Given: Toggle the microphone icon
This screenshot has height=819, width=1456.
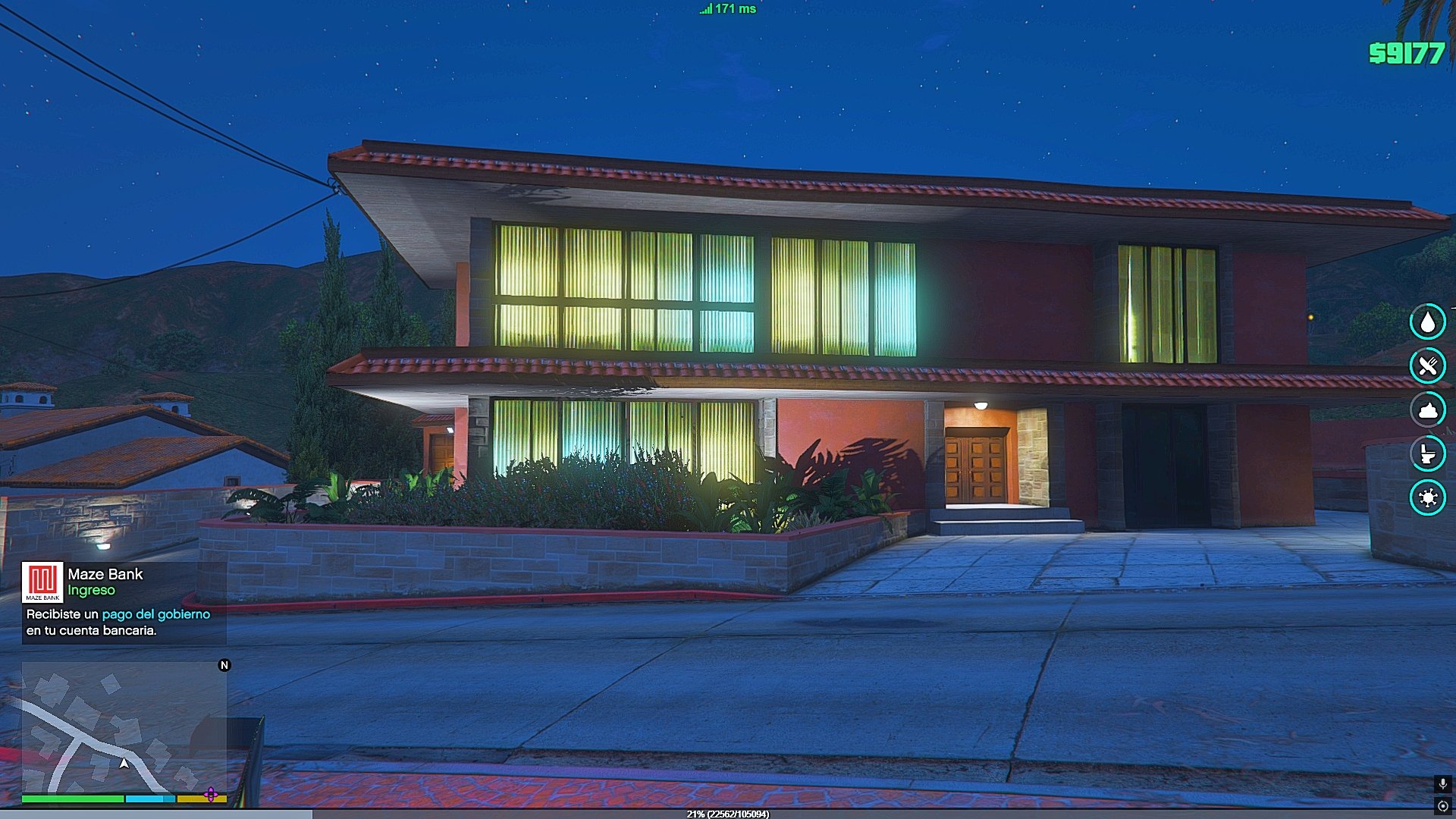Looking at the screenshot, I should pos(1442,783).
